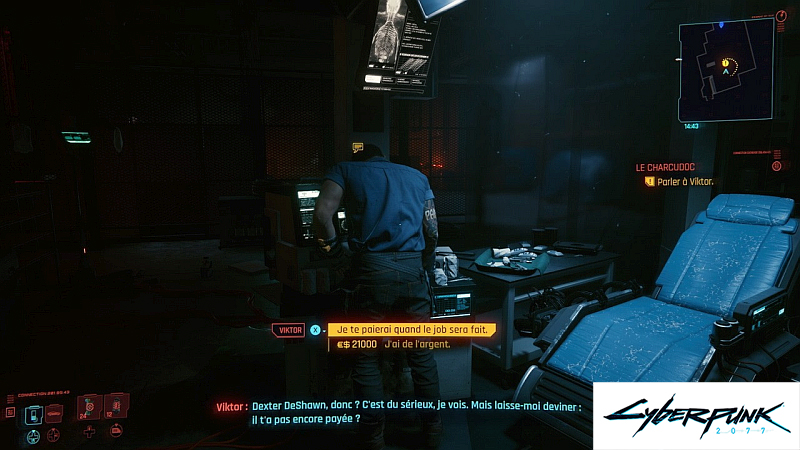Viewport: 800px width, 450px height.
Task: Select the phone slot in the HUD
Action: 35,412
